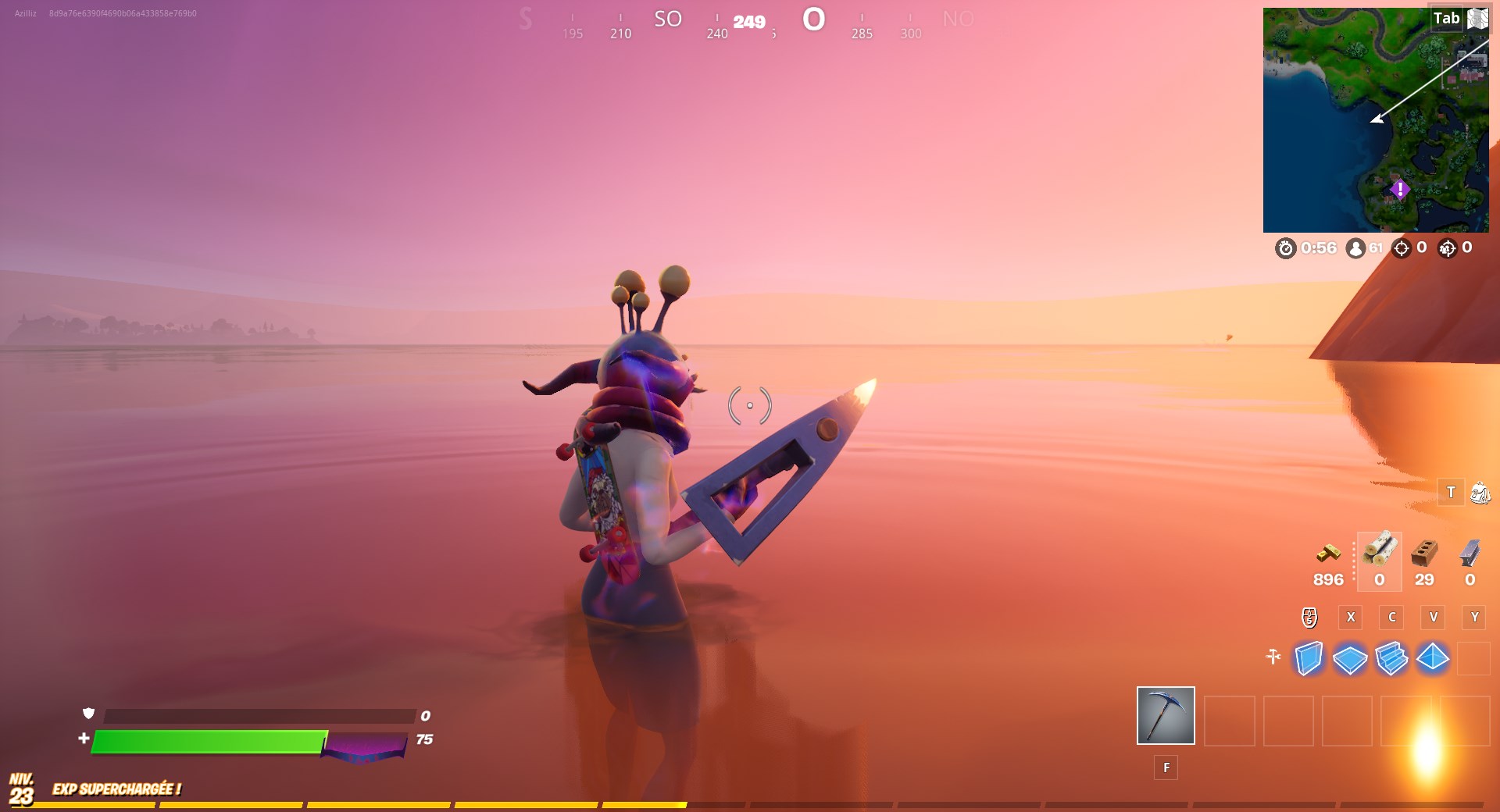Select the pickaxe in hotbar slot F
The image size is (1500, 812).
(x=1165, y=715)
